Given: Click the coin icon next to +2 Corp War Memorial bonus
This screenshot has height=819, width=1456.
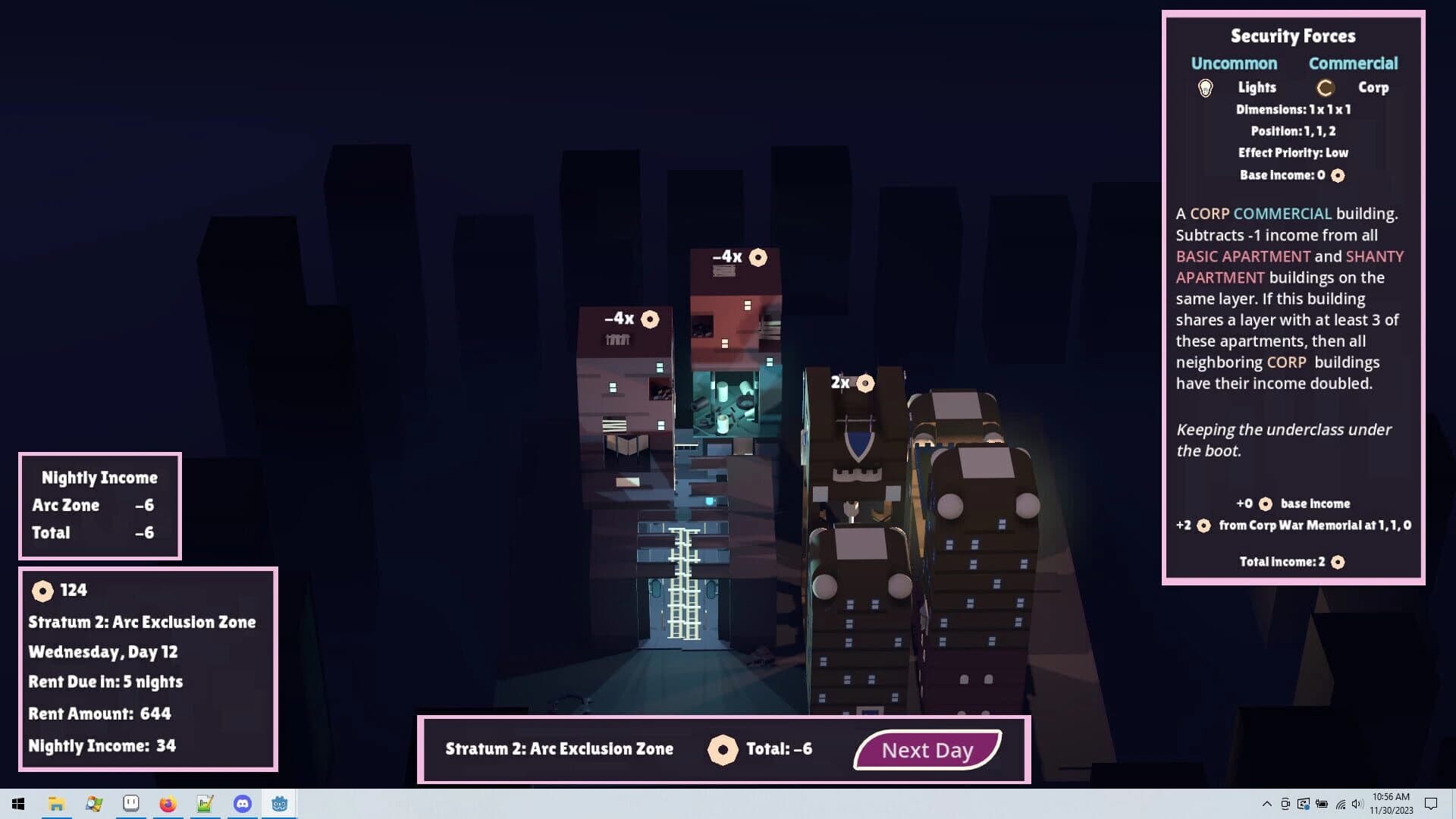Looking at the screenshot, I should pyautogui.click(x=1204, y=525).
